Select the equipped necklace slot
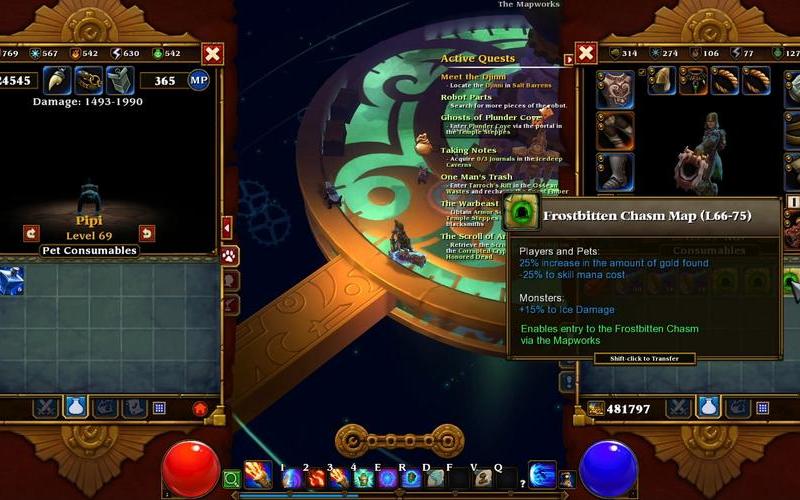Viewport: 800px width, 500px height. click(x=696, y=81)
